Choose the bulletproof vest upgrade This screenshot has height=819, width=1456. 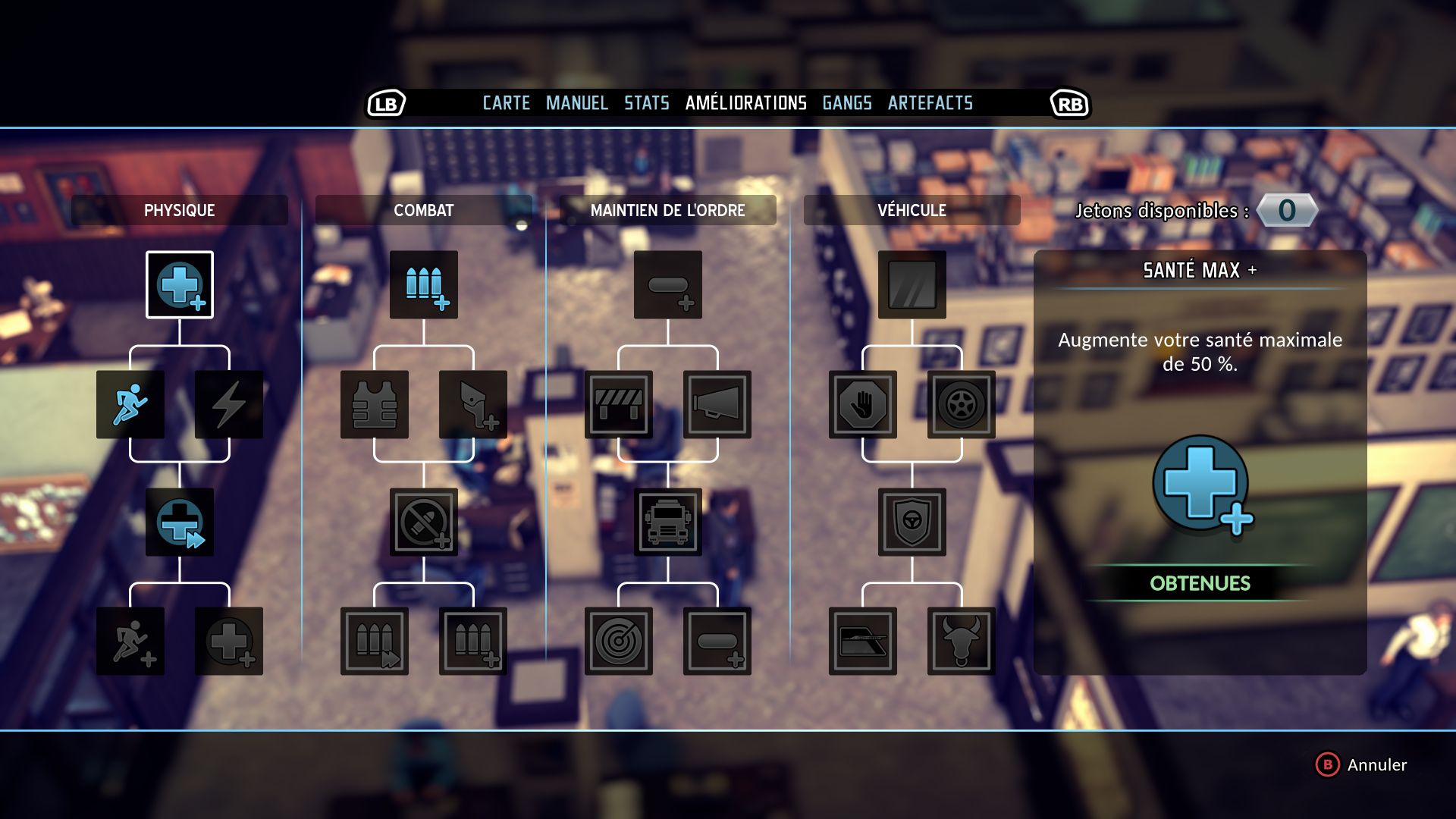click(375, 404)
